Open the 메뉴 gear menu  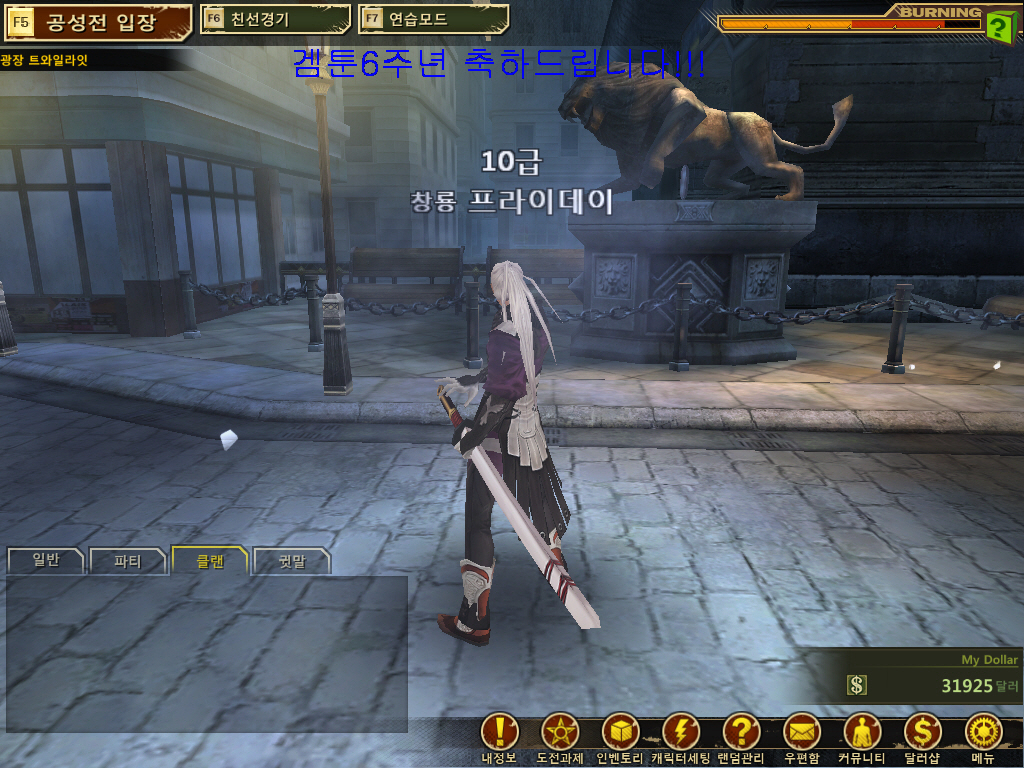[x=983, y=732]
